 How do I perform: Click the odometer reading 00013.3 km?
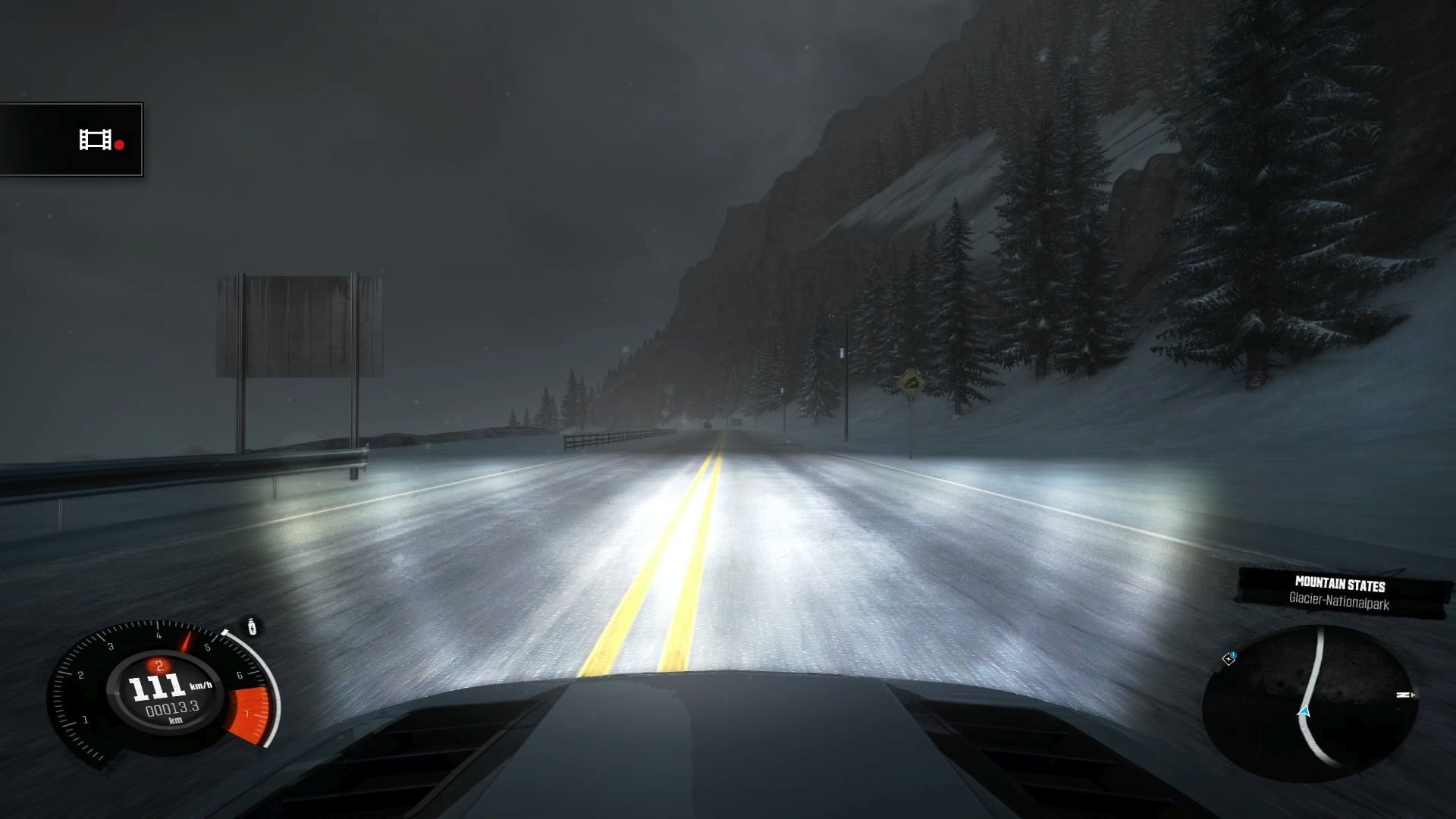pos(171,708)
